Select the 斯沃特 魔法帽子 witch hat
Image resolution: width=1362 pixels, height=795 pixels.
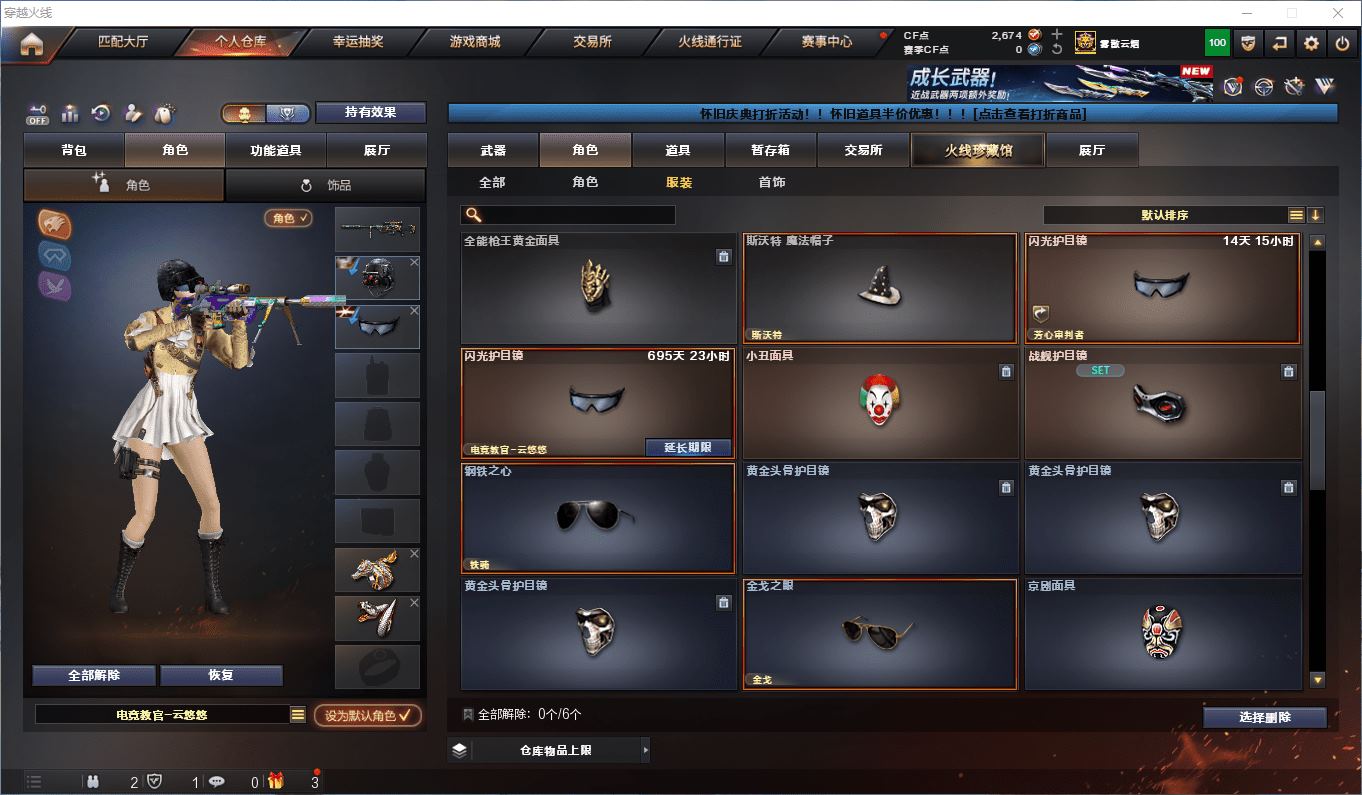coord(879,289)
